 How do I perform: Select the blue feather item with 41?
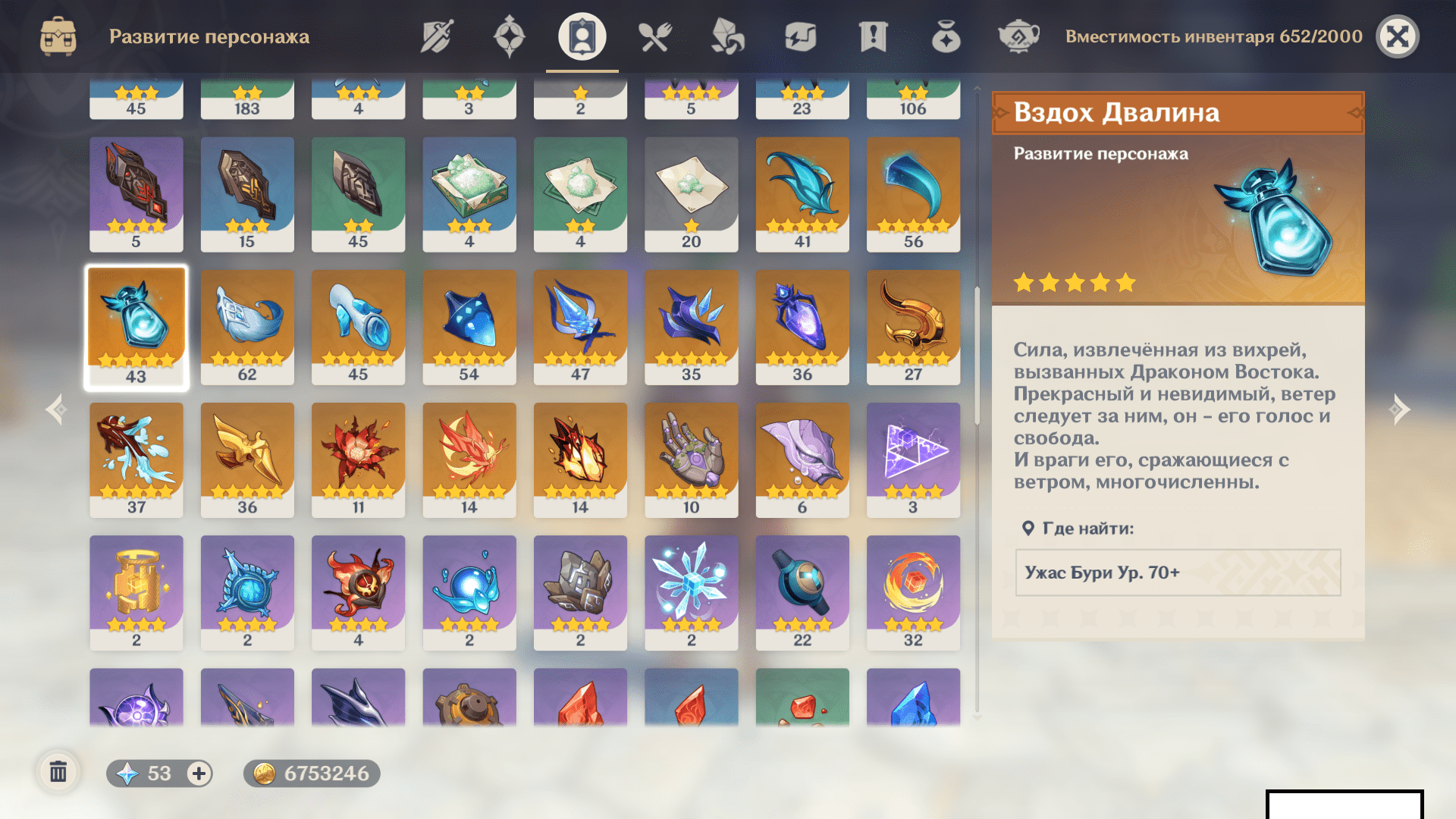(802, 194)
